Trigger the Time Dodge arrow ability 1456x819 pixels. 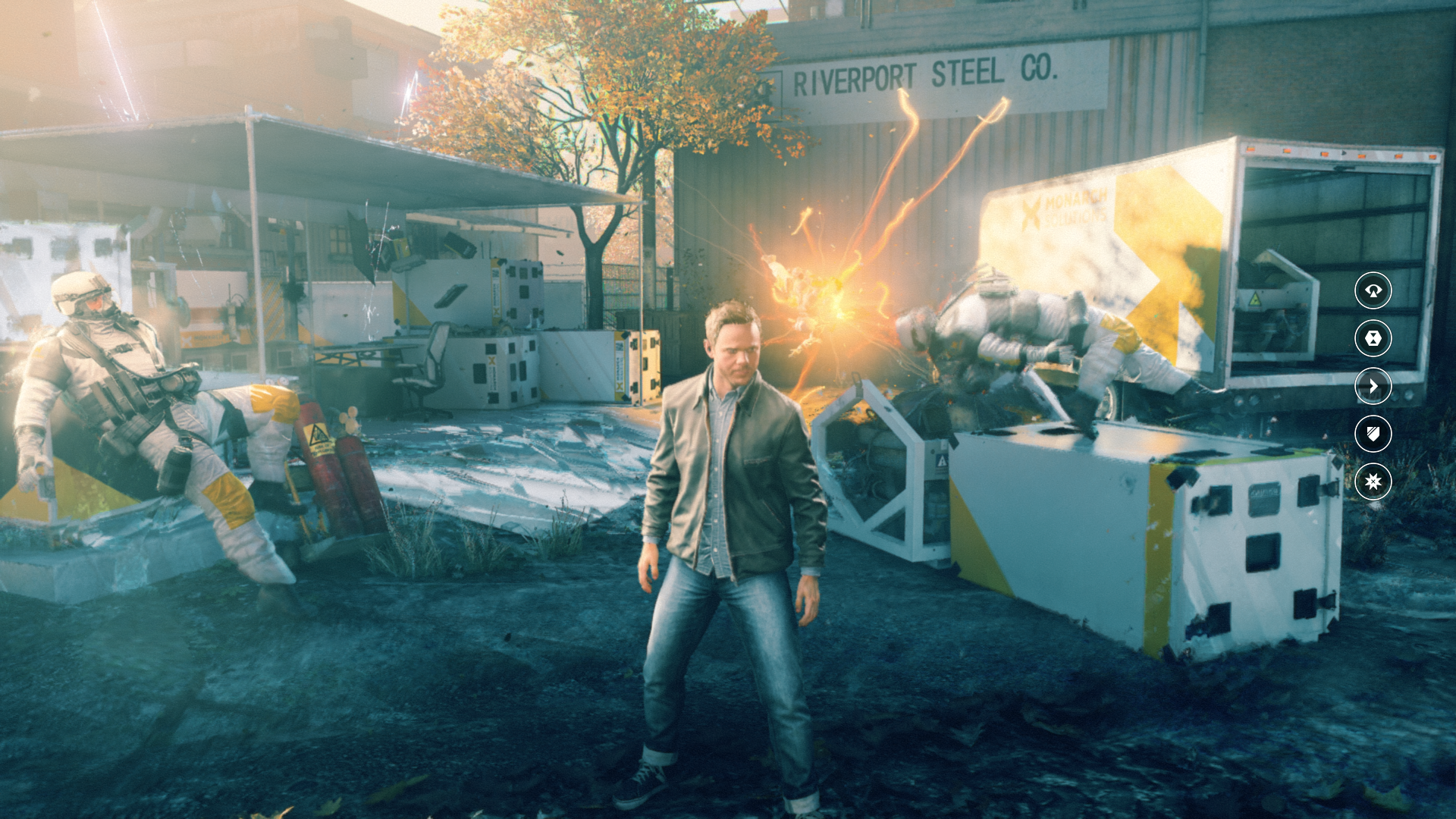coord(1373,386)
